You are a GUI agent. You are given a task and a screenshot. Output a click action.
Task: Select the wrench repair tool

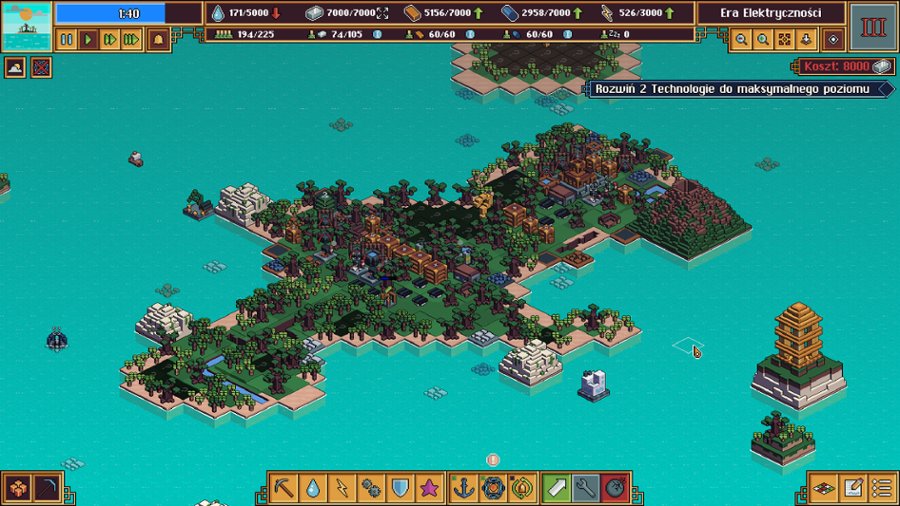point(587,488)
